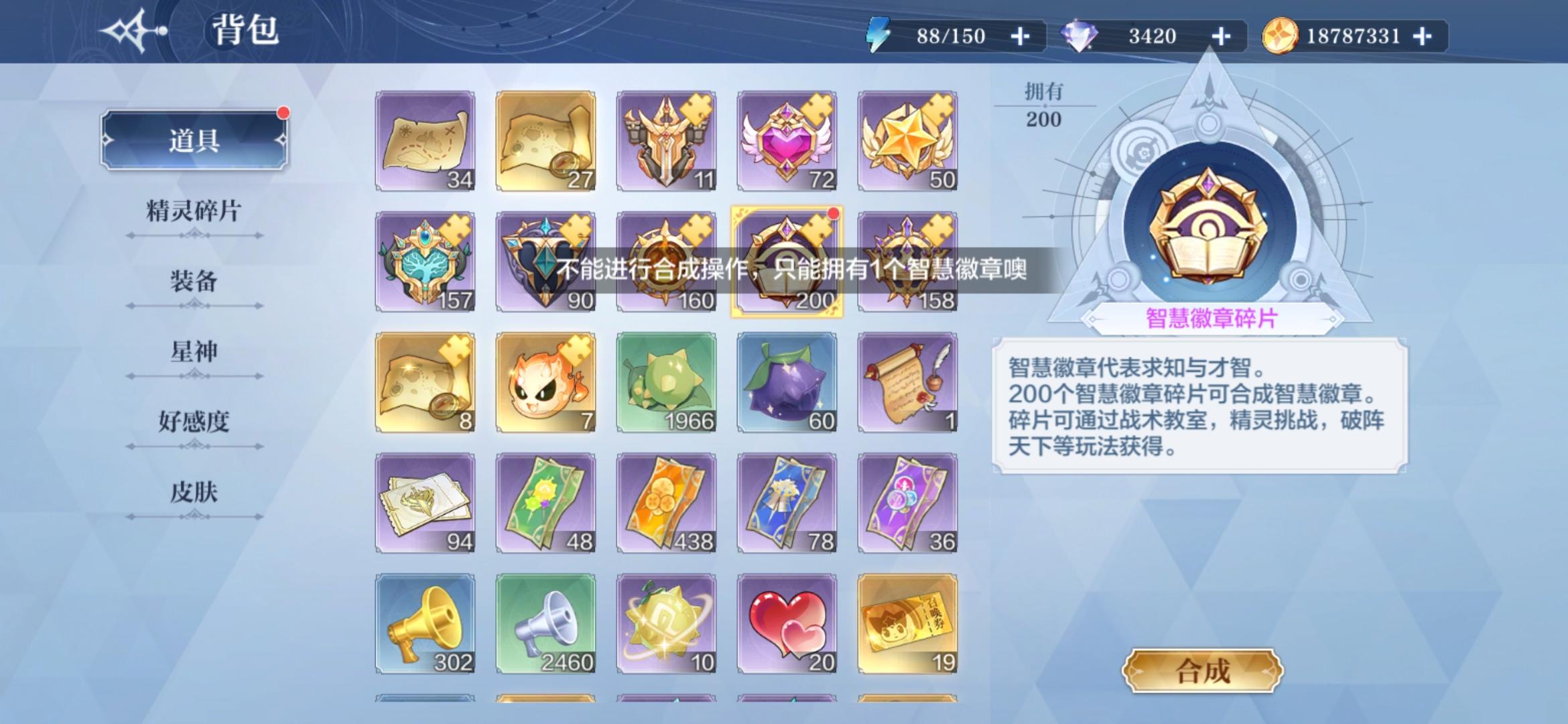1568x724 pixels.
Task: Open the red double-heart affection item
Action: pos(787,620)
